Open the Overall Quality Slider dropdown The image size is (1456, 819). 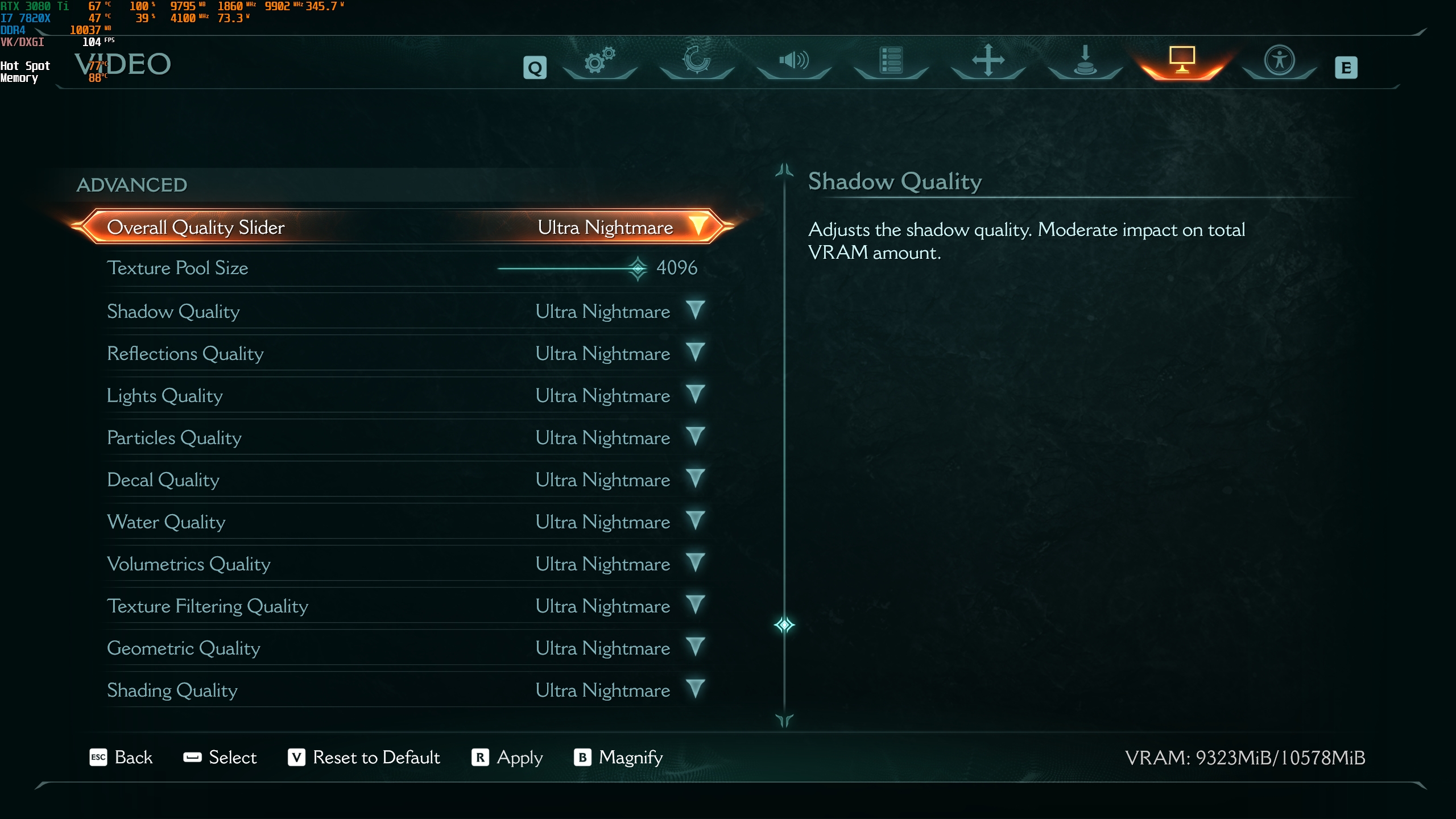pyautogui.click(x=698, y=226)
